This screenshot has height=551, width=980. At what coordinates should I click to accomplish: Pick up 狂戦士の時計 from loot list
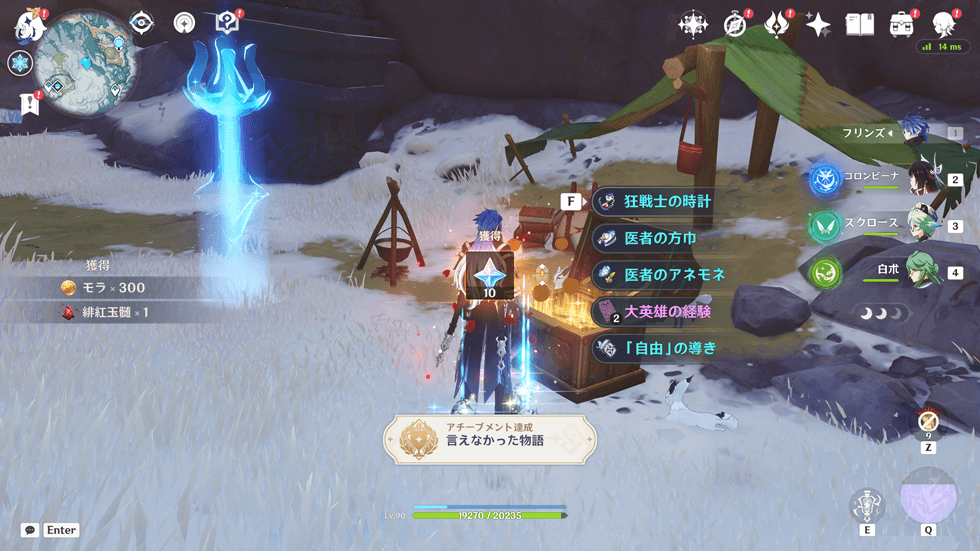[667, 201]
